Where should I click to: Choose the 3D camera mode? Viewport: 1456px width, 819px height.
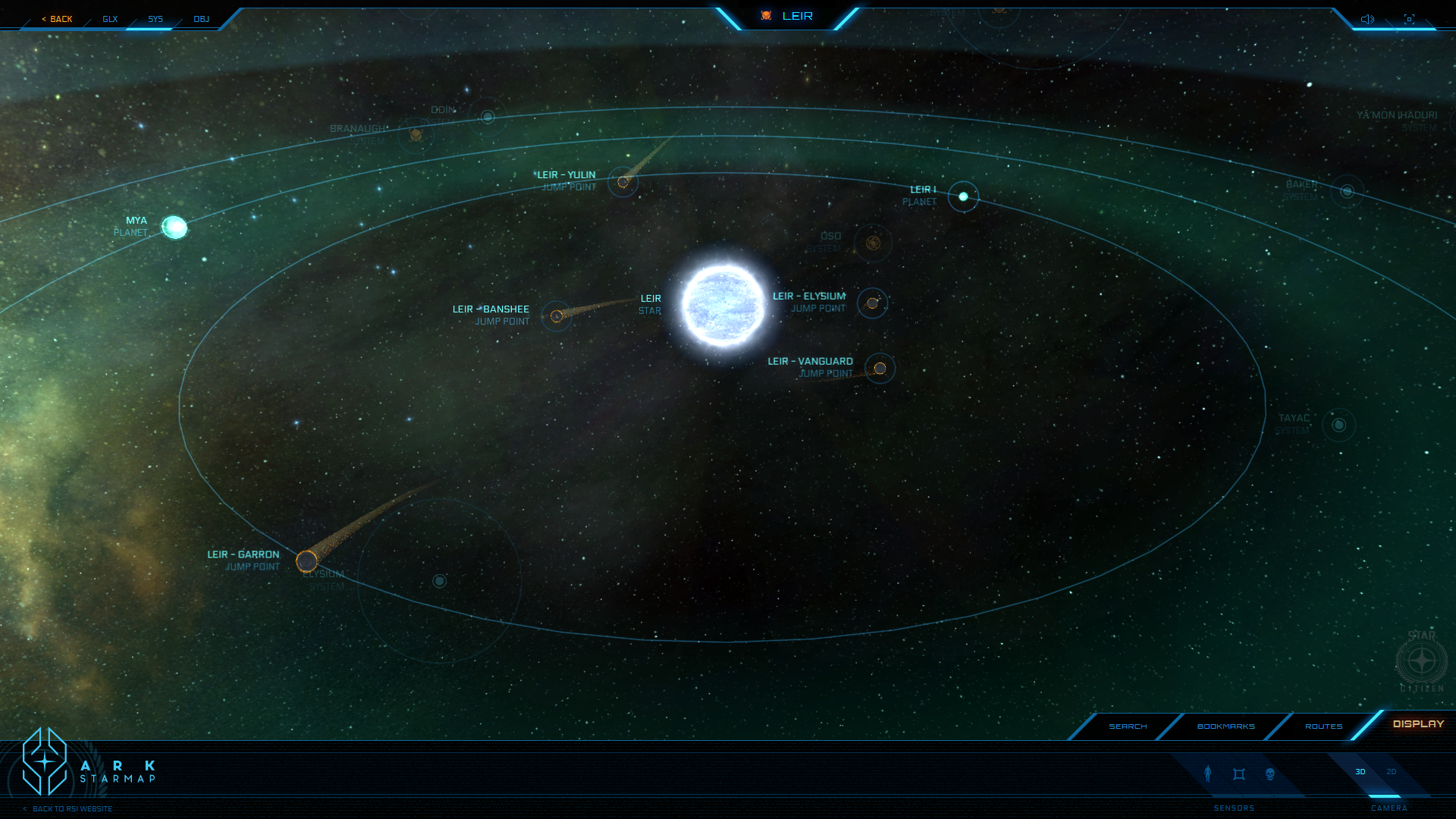click(1360, 772)
